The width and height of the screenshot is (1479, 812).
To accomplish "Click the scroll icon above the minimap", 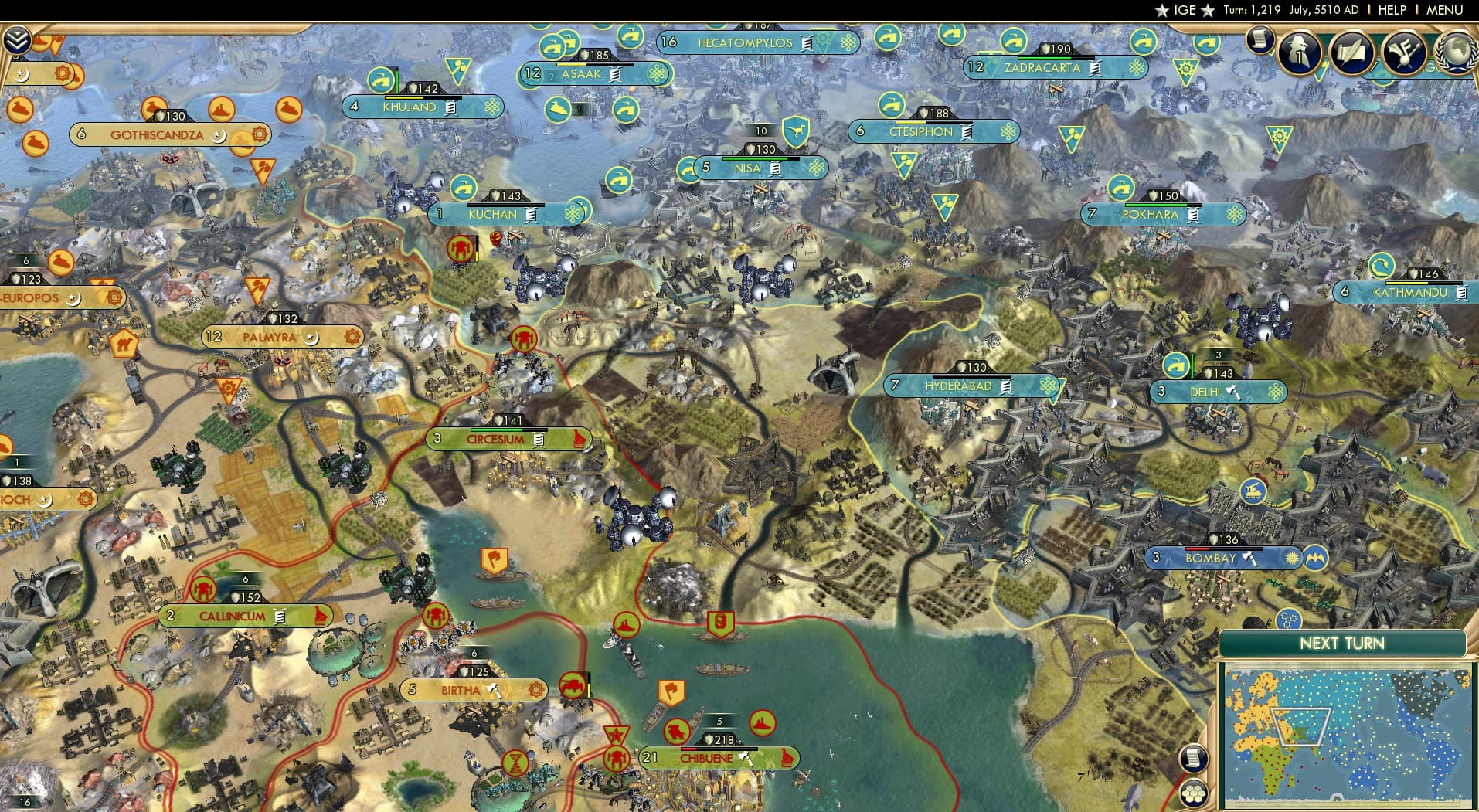I will [1194, 757].
